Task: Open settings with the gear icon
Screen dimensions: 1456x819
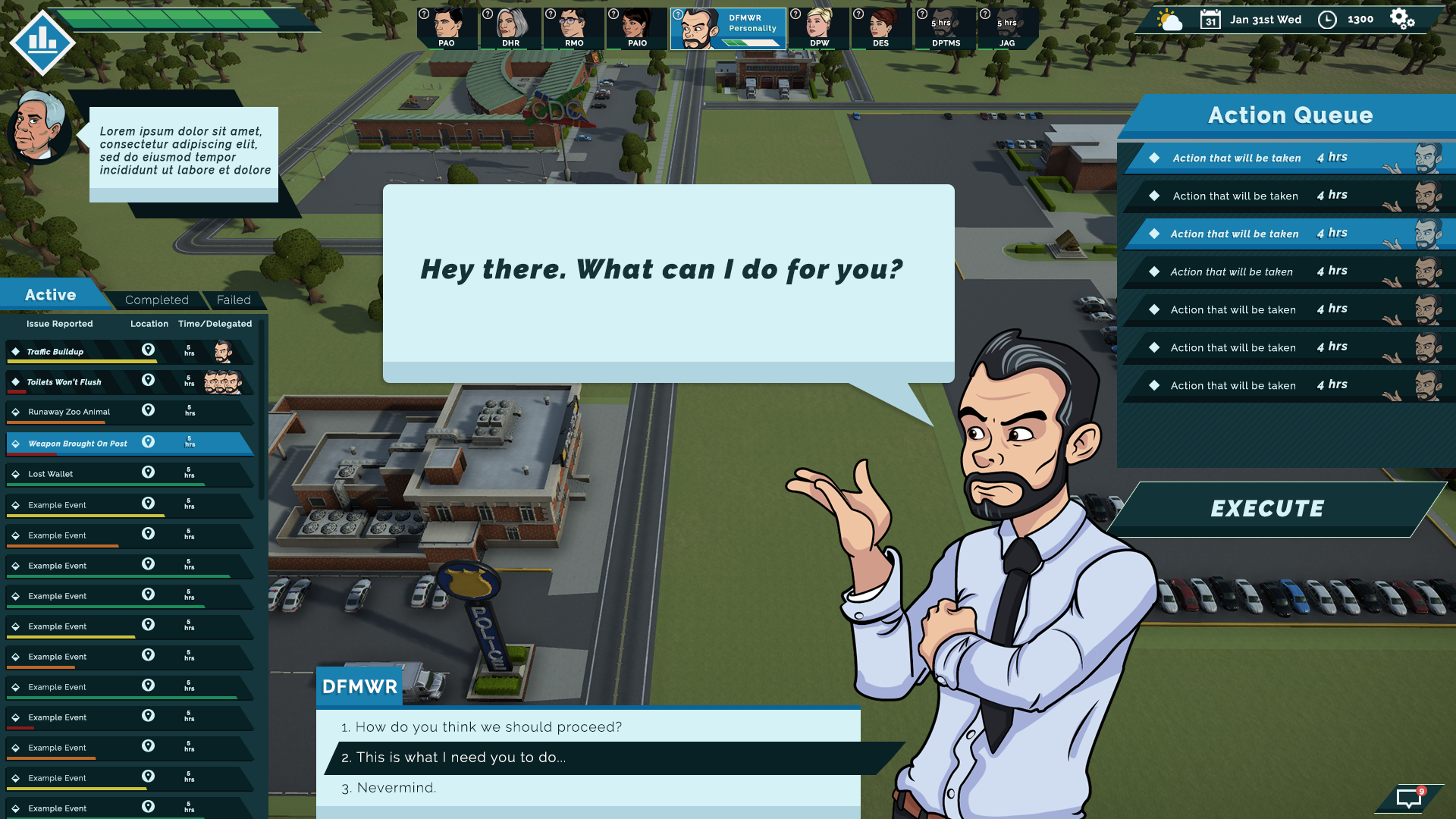Action: [x=1402, y=19]
